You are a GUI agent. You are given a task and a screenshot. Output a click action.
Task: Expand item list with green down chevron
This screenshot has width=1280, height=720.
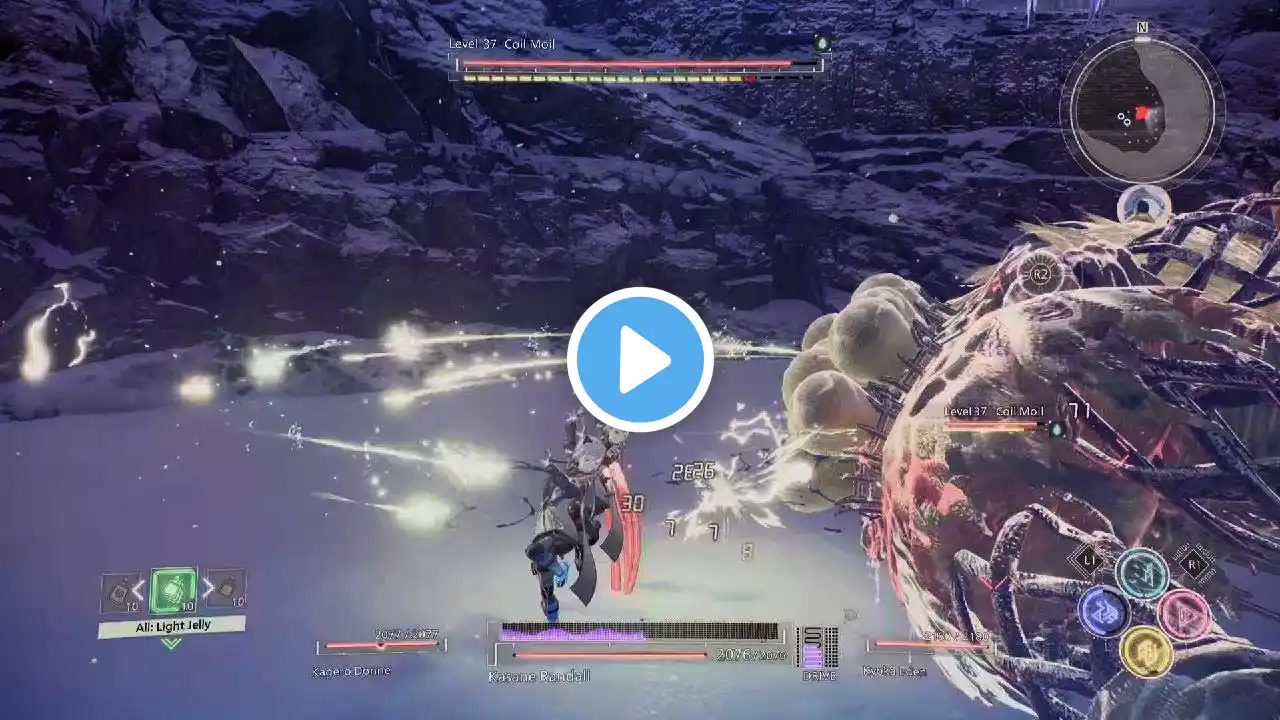coord(171,644)
